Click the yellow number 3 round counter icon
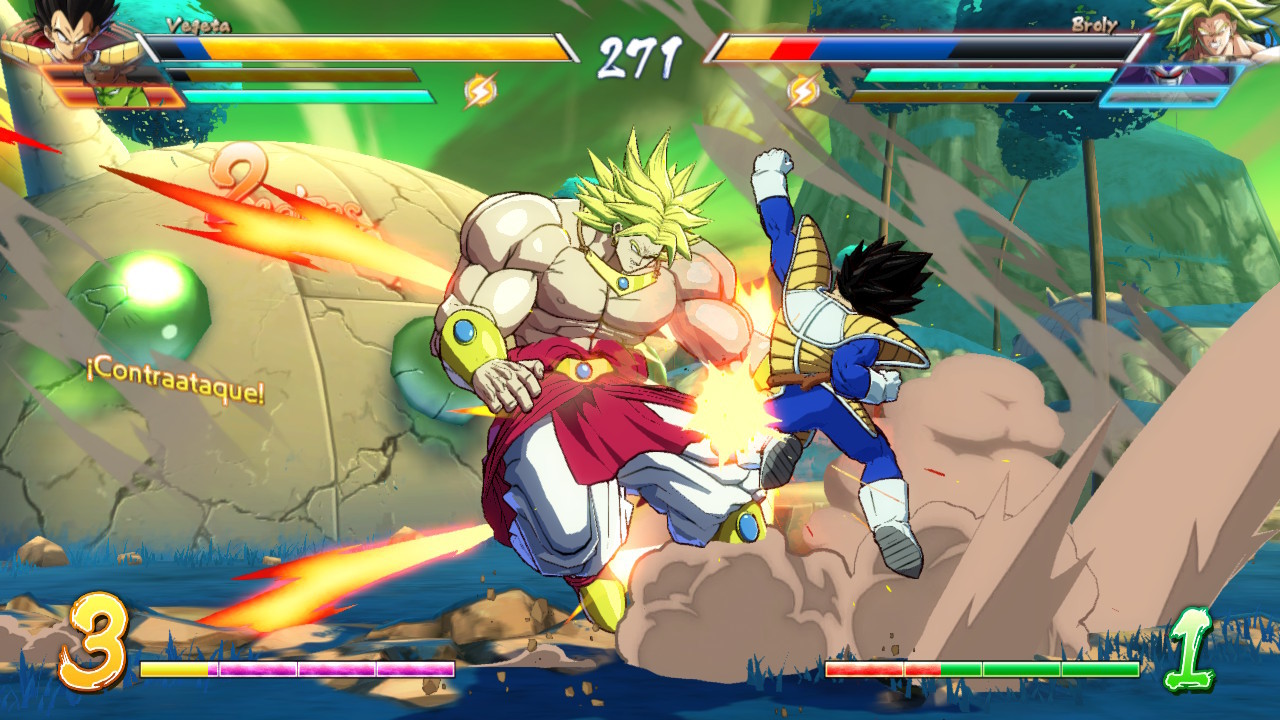Screen dimensions: 1280x720 point(100,637)
